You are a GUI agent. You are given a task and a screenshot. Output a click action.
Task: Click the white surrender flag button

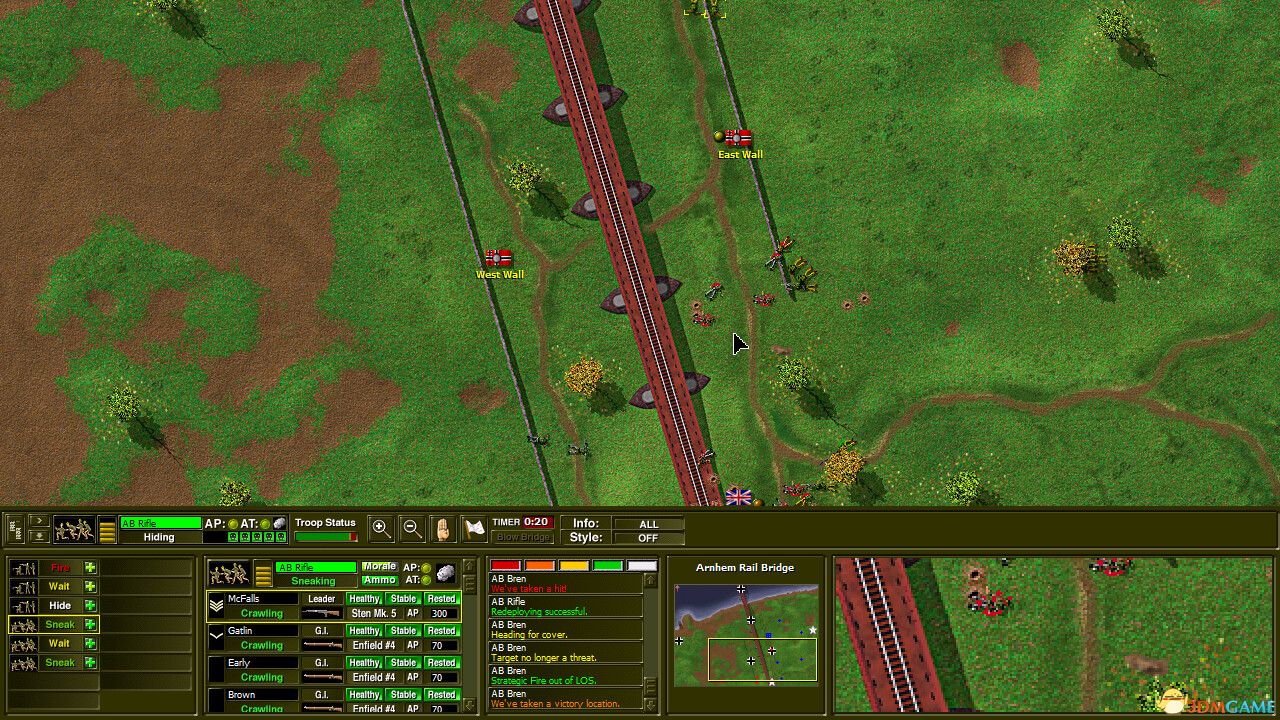pyautogui.click(x=474, y=528)
